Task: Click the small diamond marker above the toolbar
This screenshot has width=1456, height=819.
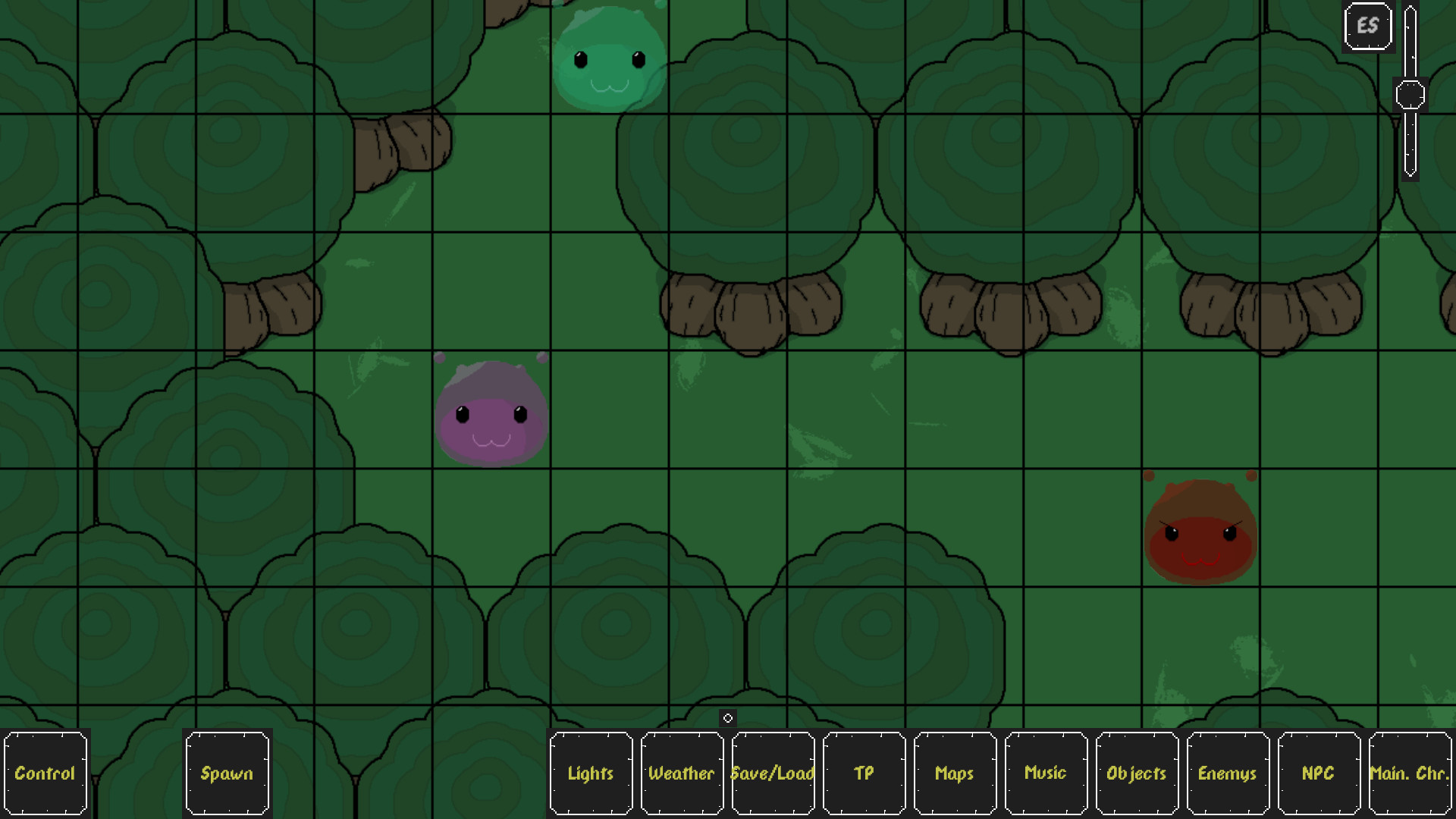Action: 728,717
